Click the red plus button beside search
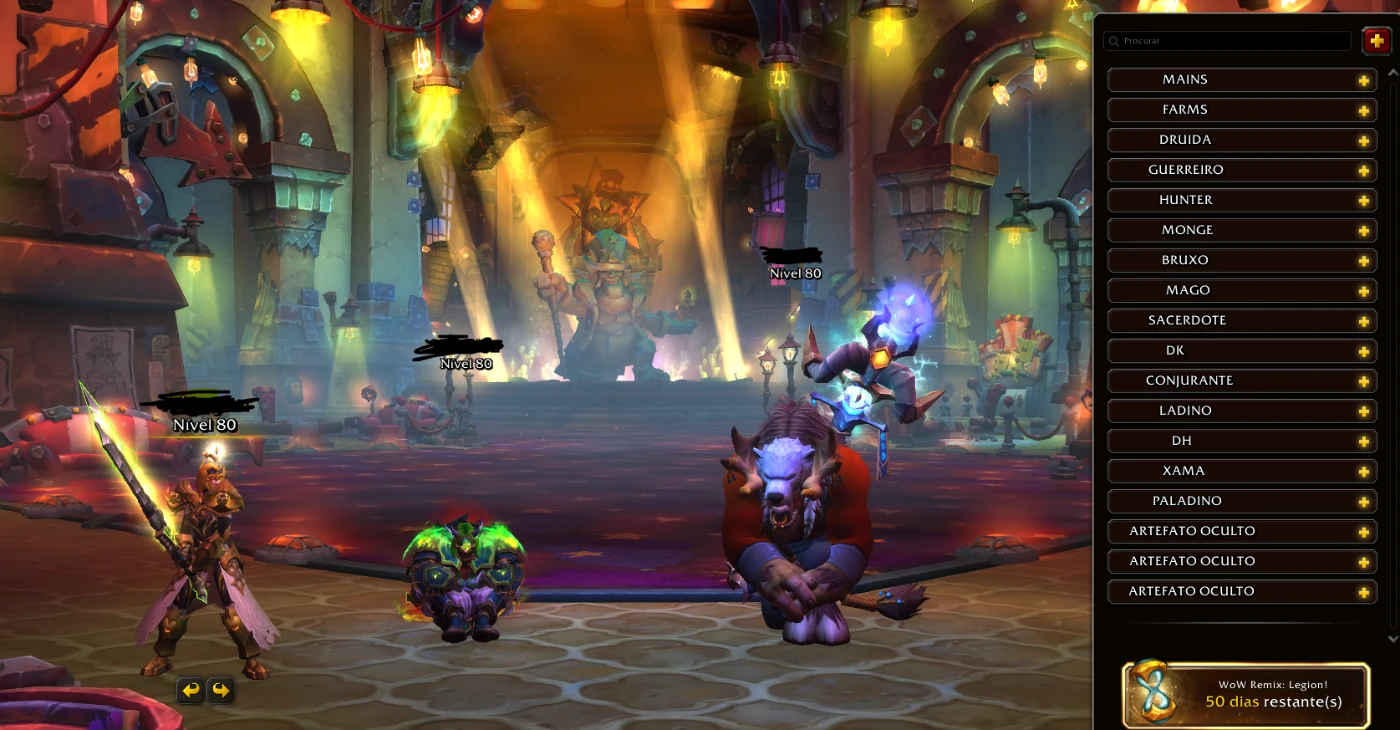The width and height of the screenshot is (1400, 730). tap(1377, 41)
